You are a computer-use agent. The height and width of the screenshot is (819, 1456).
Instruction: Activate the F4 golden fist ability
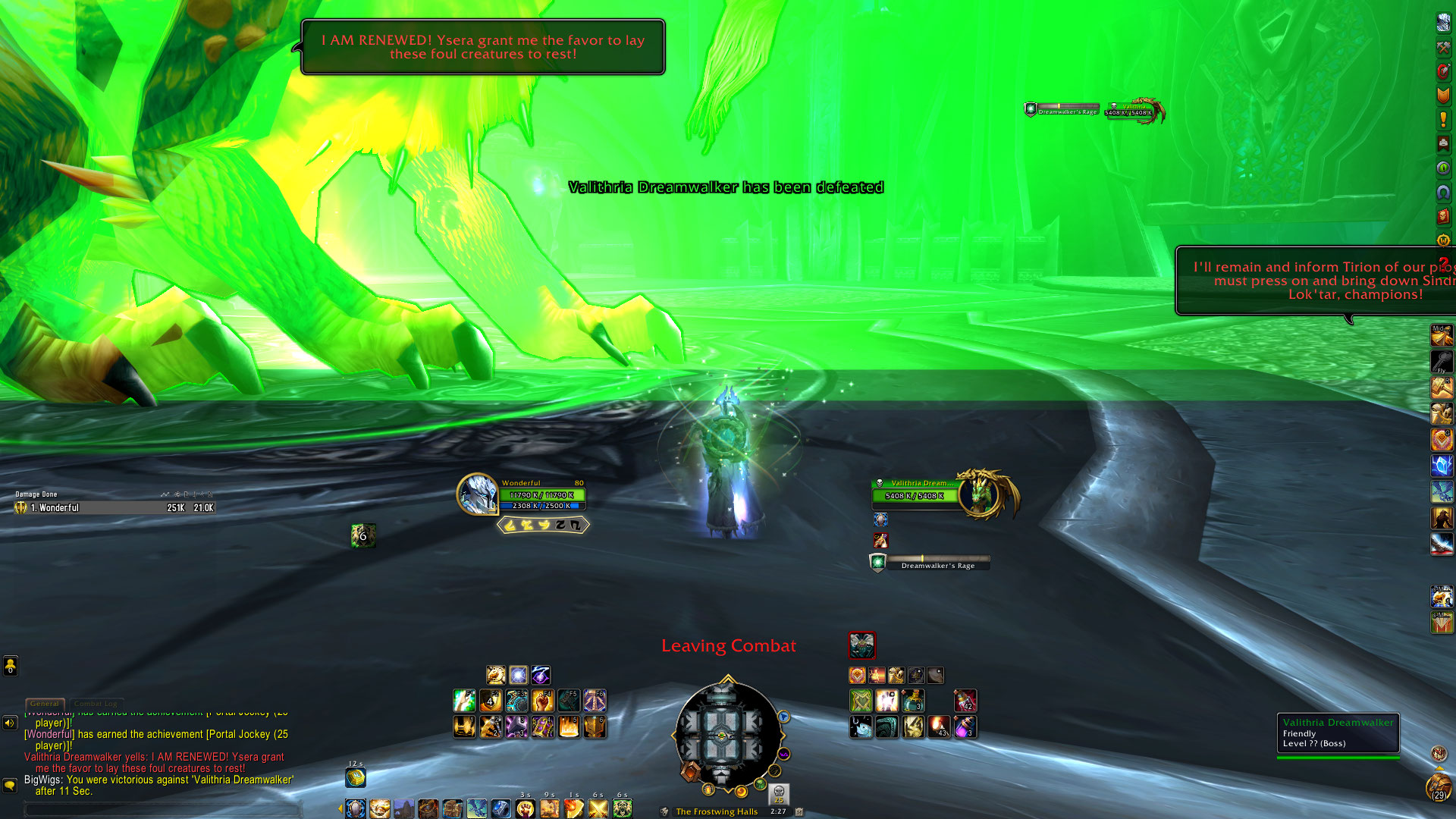[543, 700]
